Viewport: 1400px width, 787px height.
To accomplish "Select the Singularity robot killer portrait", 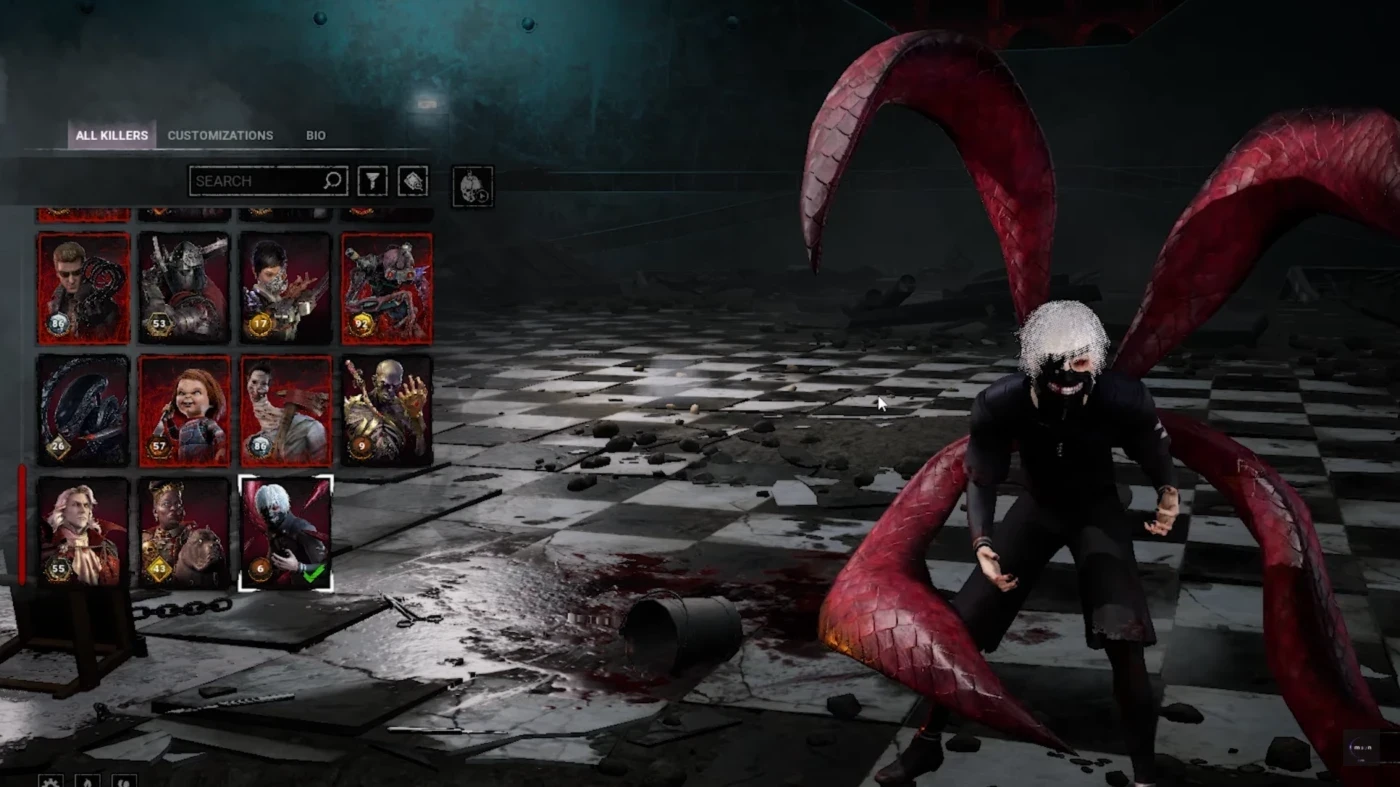I will 387,288.
